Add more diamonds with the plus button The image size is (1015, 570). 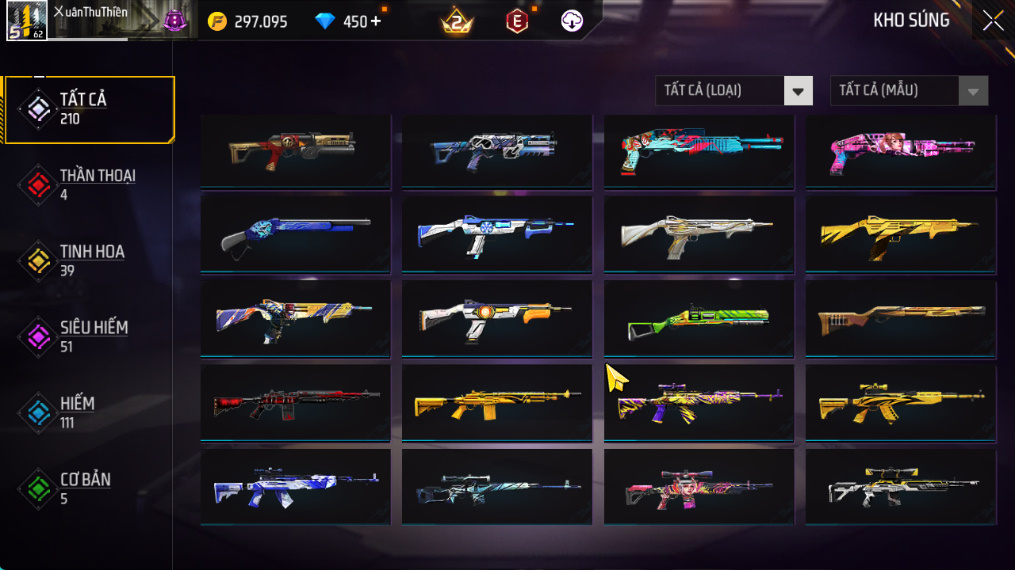[376, 21]
